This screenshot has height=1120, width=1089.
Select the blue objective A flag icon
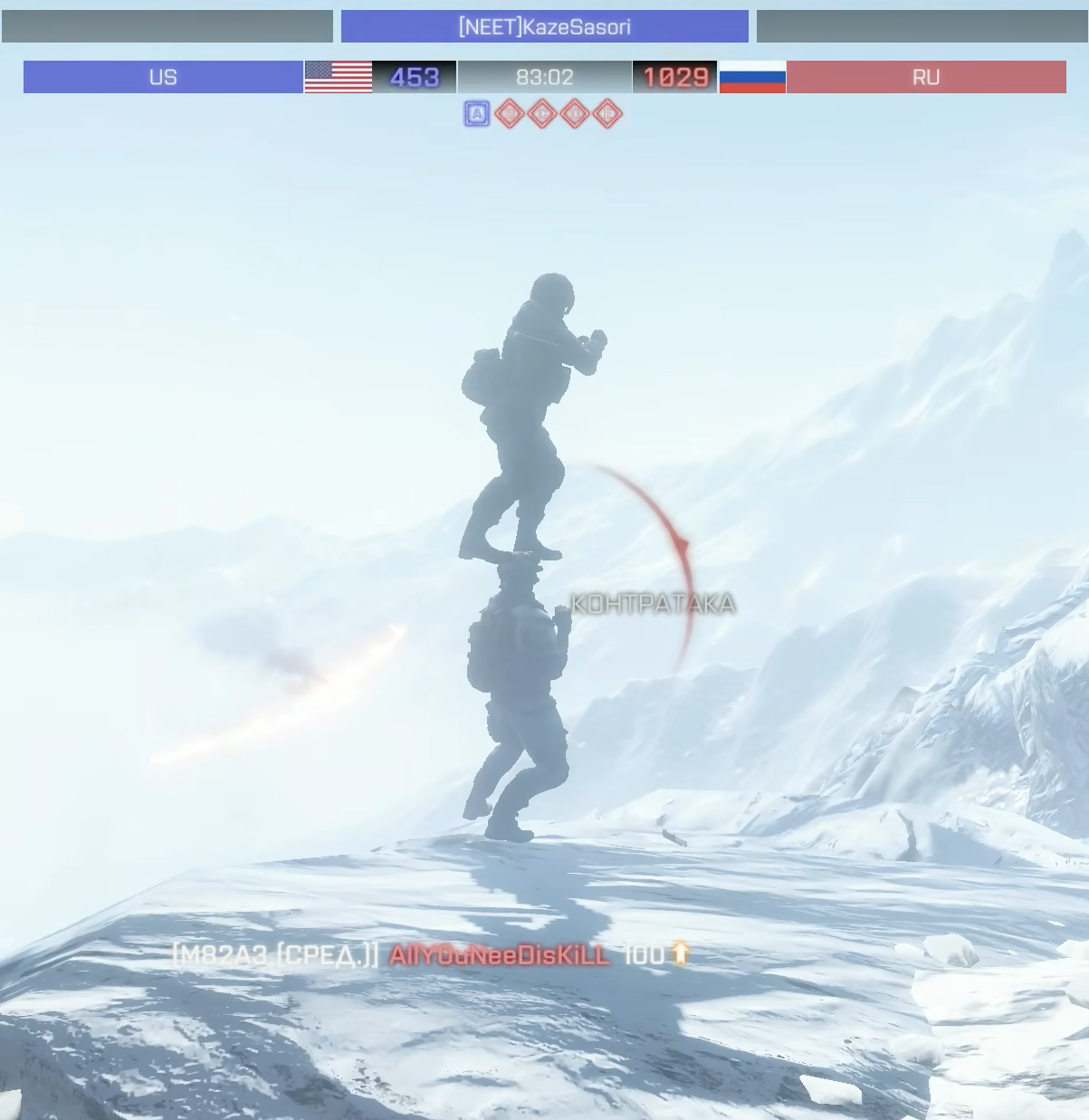[x=477, y=114]
